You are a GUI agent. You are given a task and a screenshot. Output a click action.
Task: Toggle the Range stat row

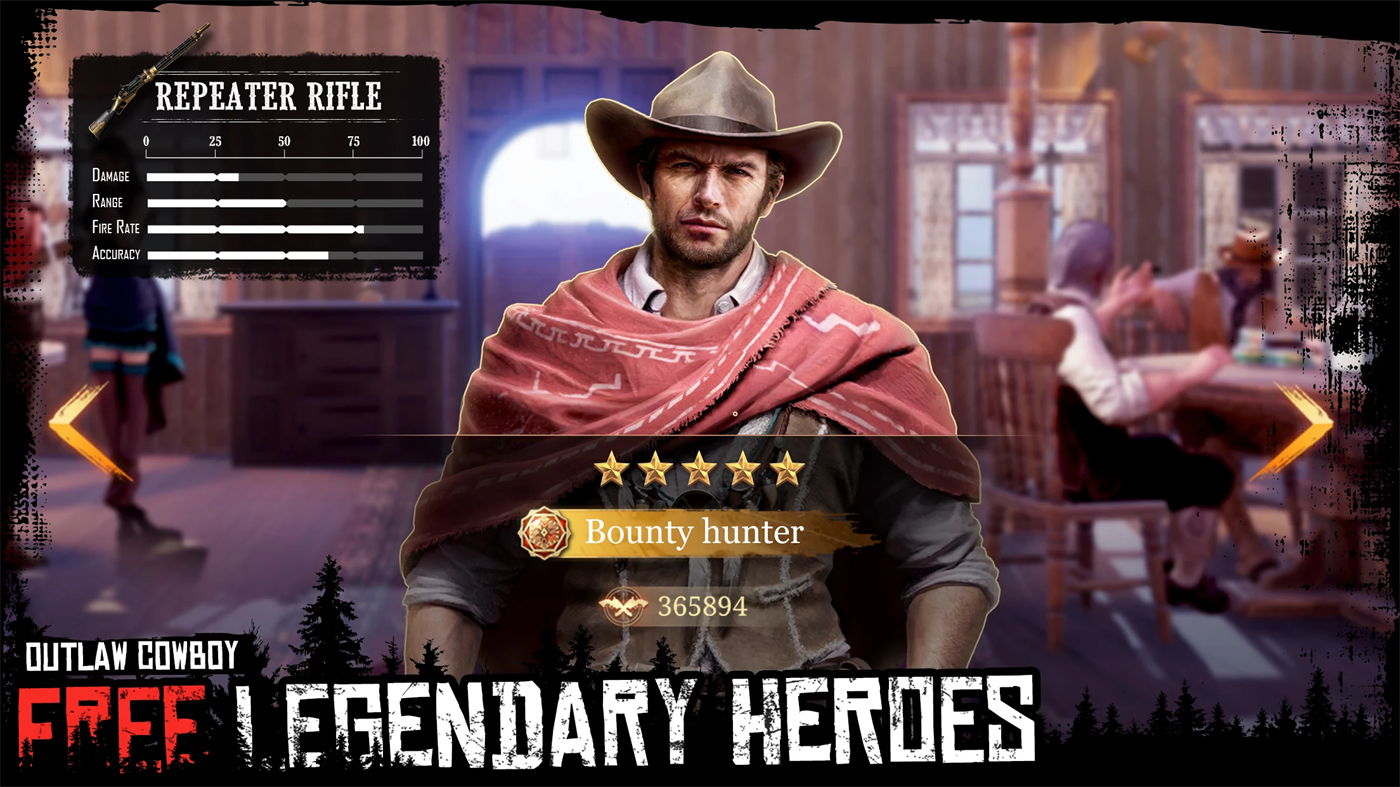285,203
